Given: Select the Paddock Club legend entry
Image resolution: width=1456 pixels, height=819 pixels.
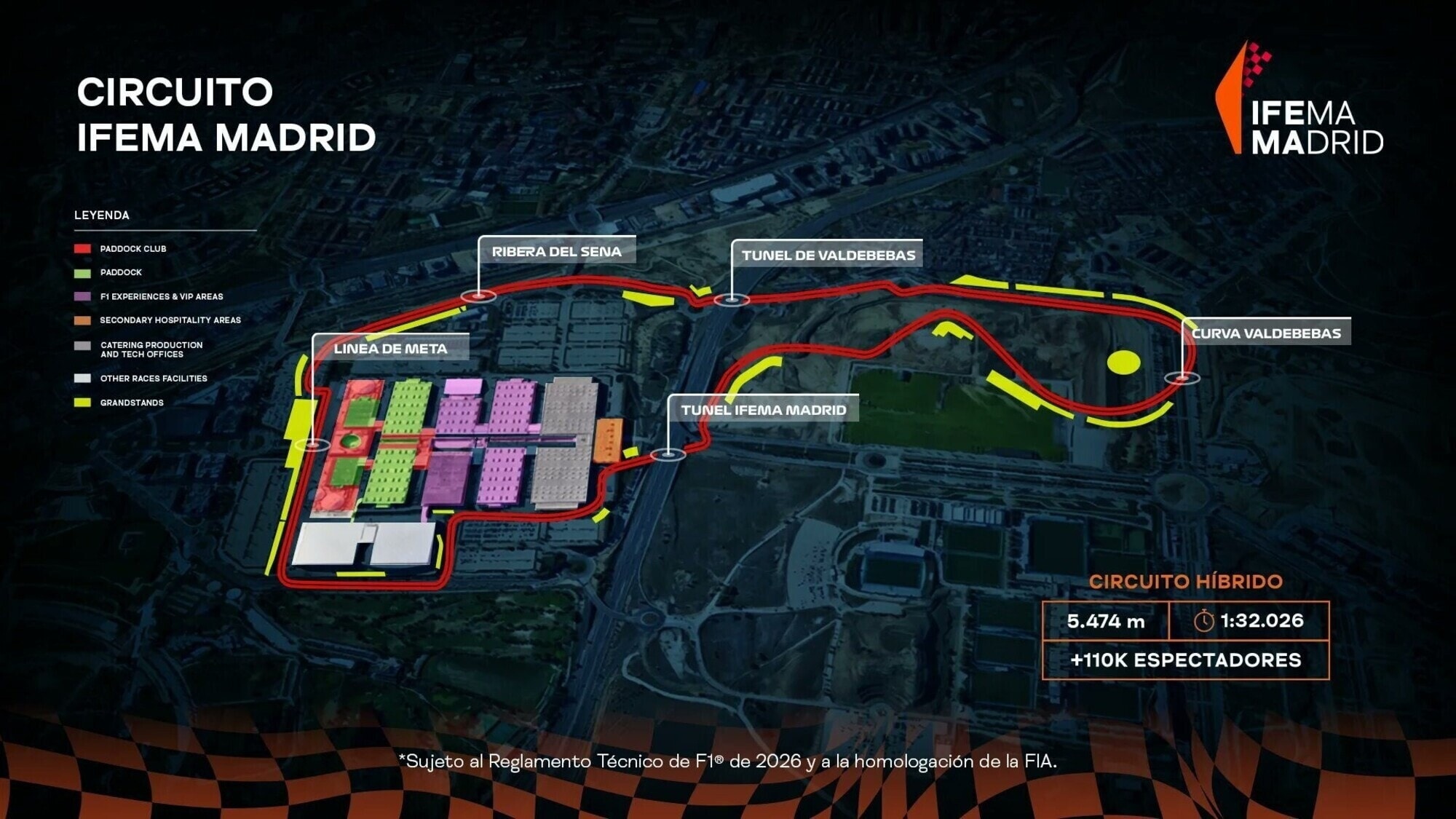Looking at the screenshot, I should [132, 249].
